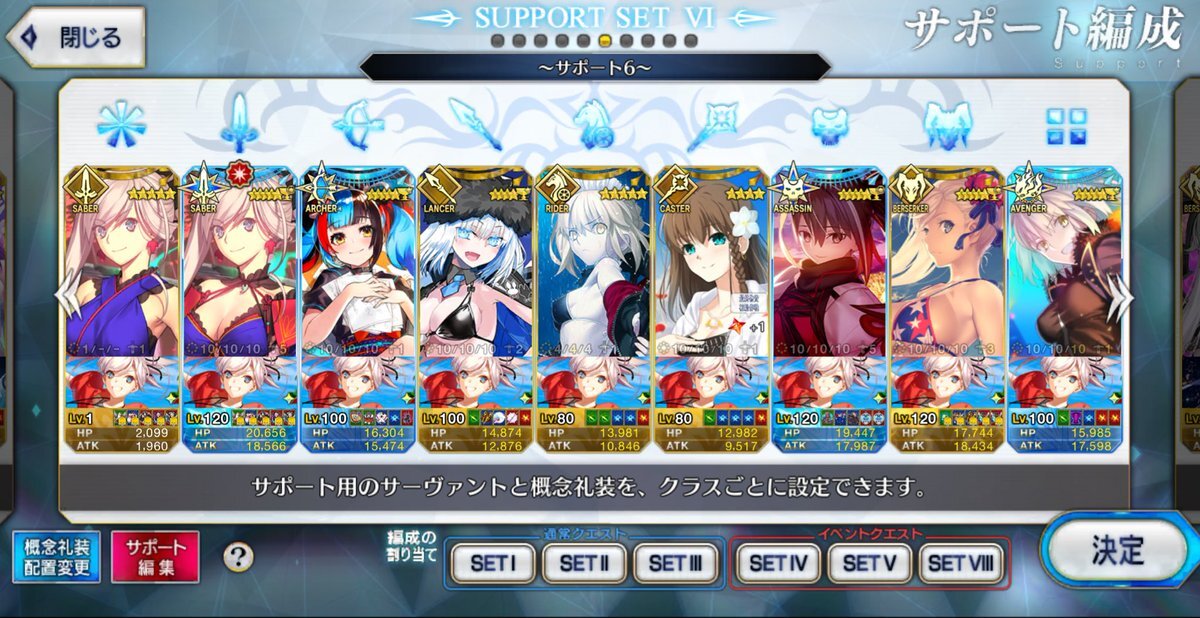Screen dimensions: 1200x618
Task: Close the support setup screen
Action: point(76,38)
